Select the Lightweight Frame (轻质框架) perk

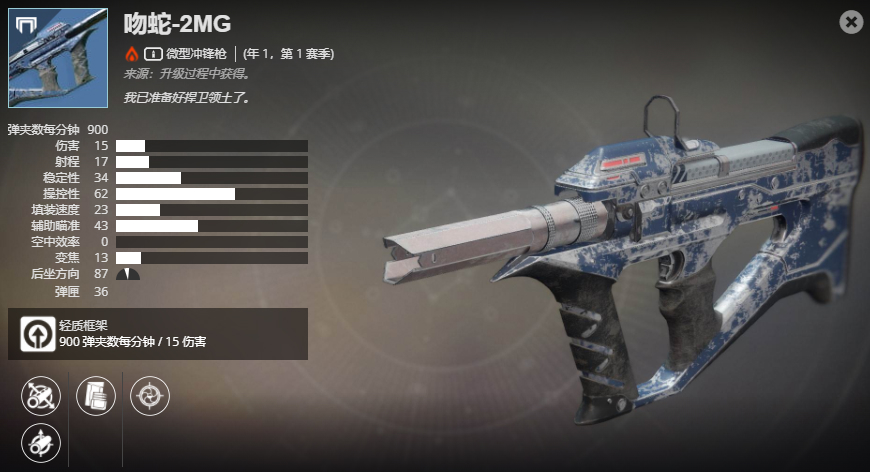pos(37,334)
